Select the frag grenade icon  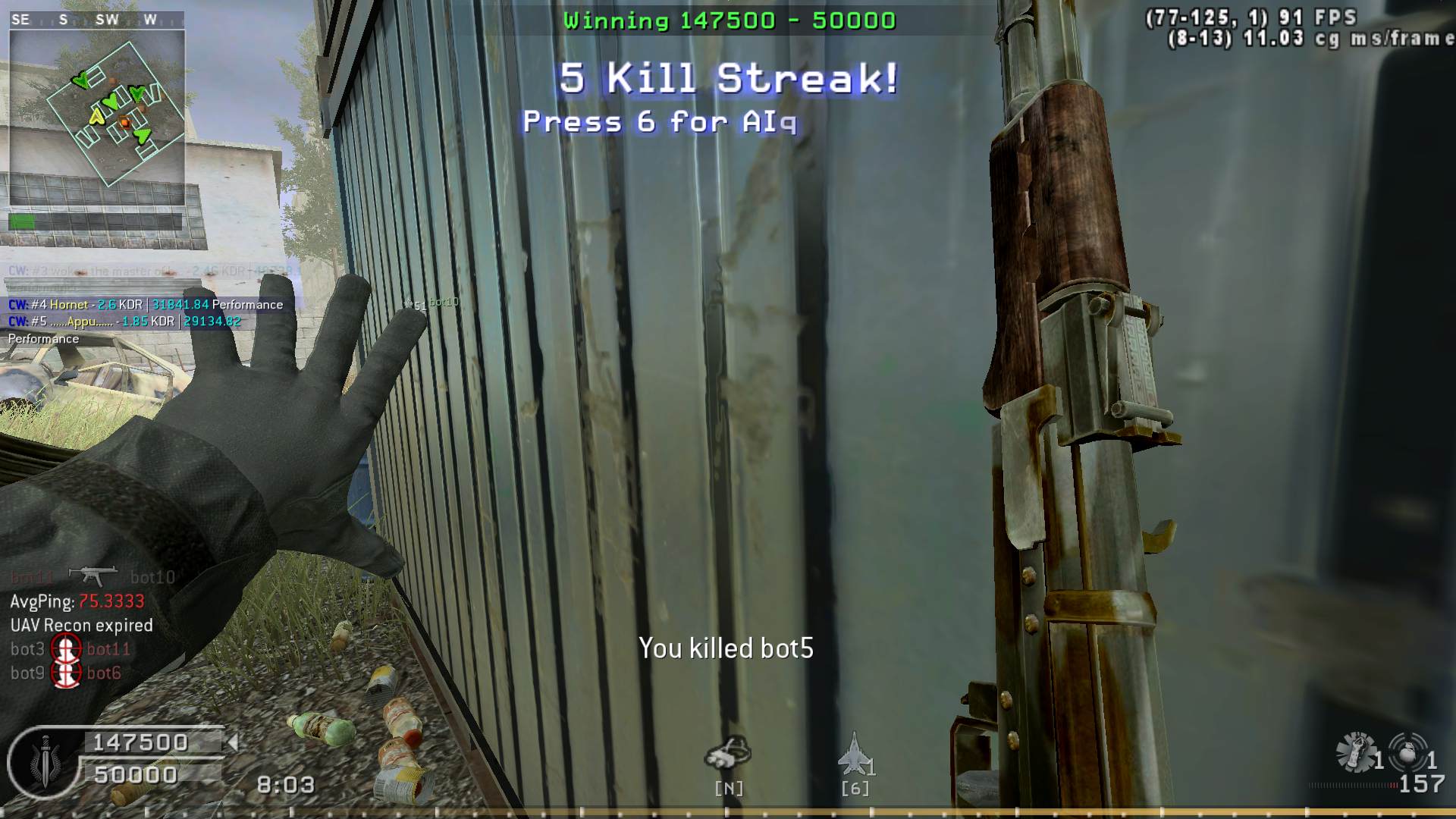point(1407,752)
